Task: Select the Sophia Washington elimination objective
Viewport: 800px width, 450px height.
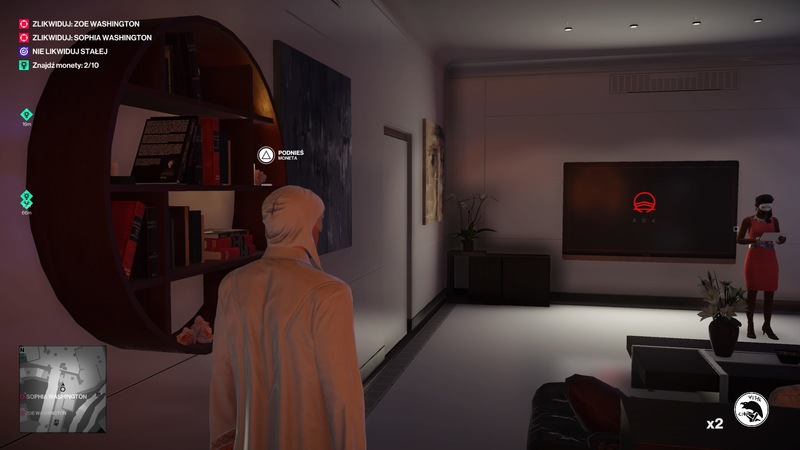Action: (80, 37)
